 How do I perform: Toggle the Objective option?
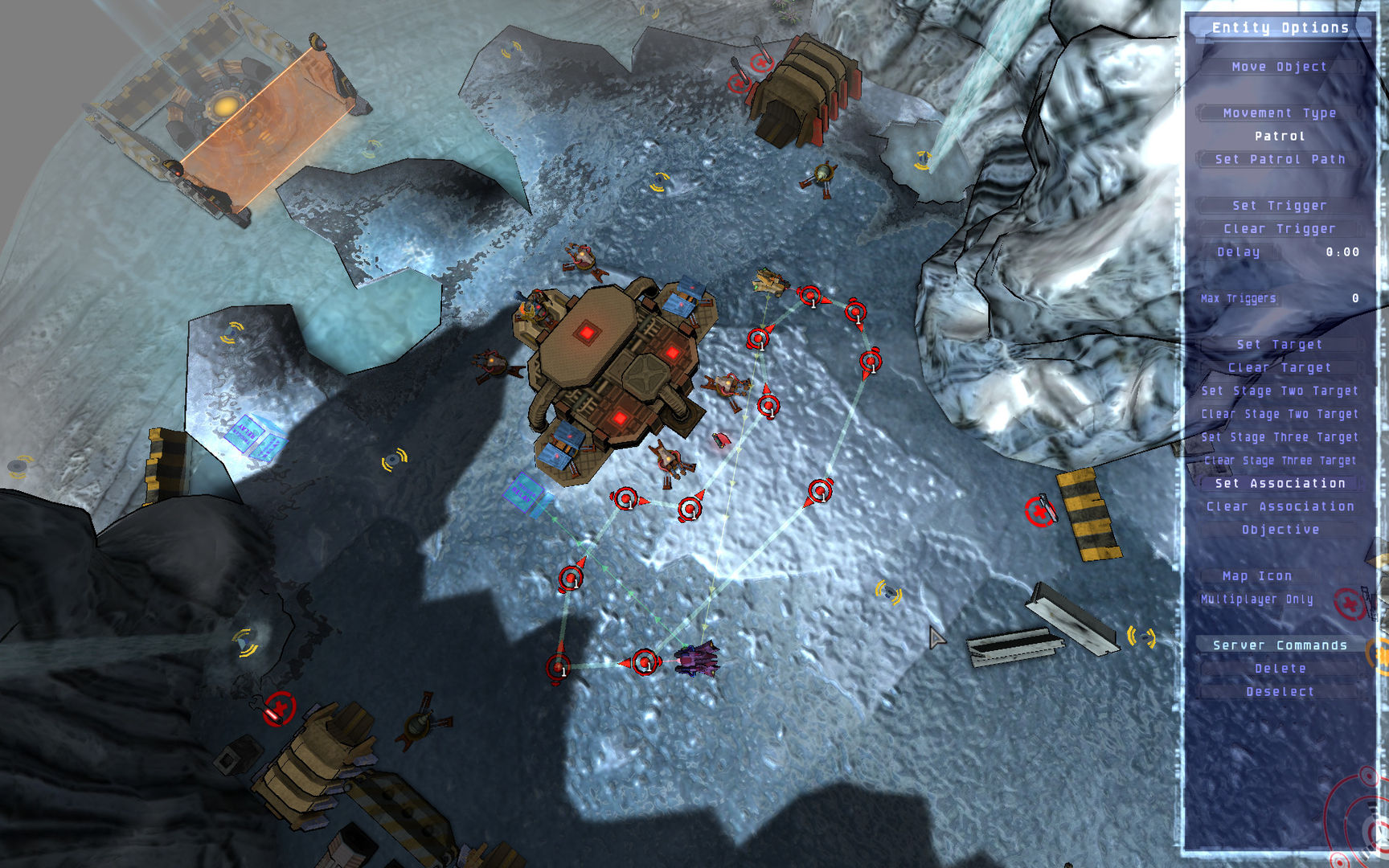(x=1279, y=530)
